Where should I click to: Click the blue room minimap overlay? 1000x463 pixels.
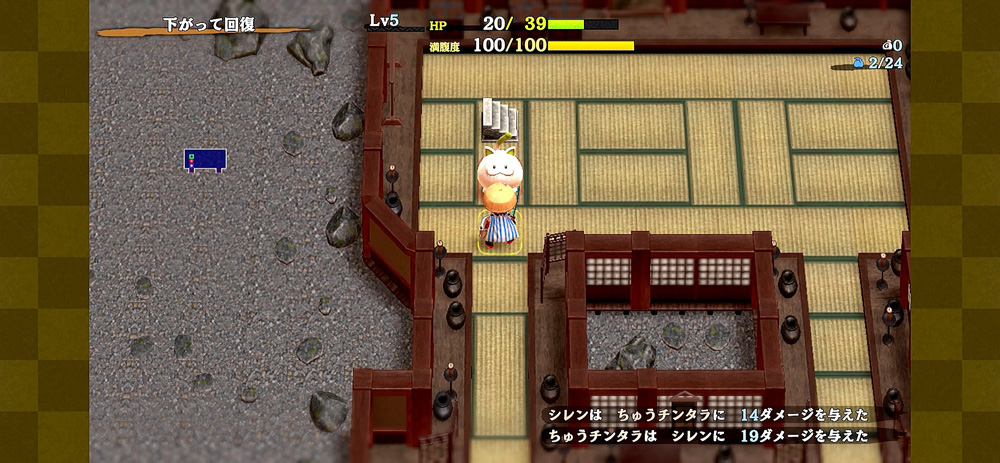[x=205, y=159]
